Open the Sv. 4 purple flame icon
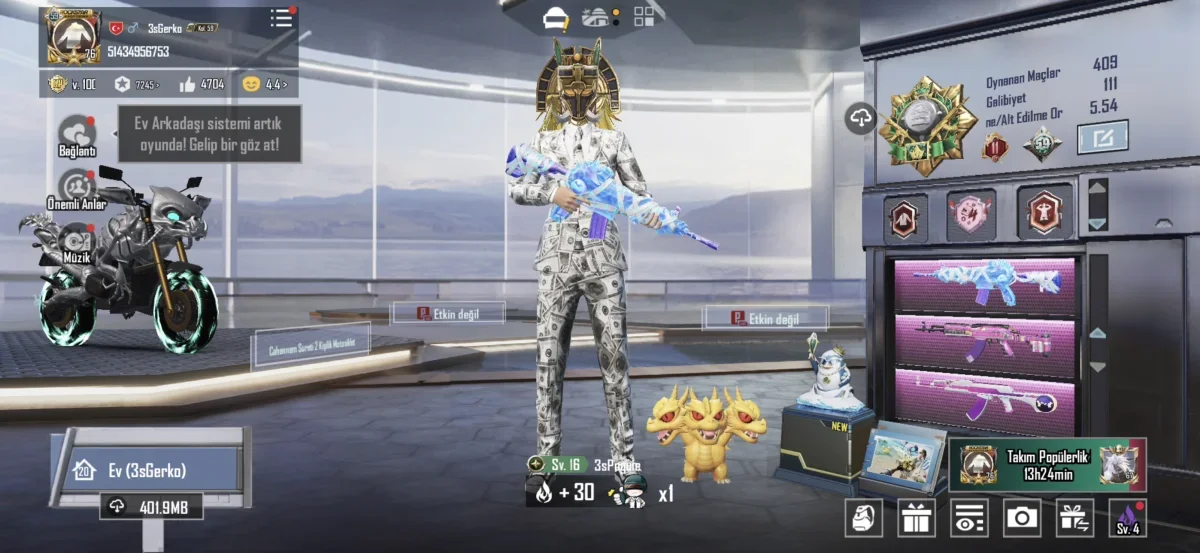The width and height of the screenshot is (1200, 553). [x=1128, y=517]
